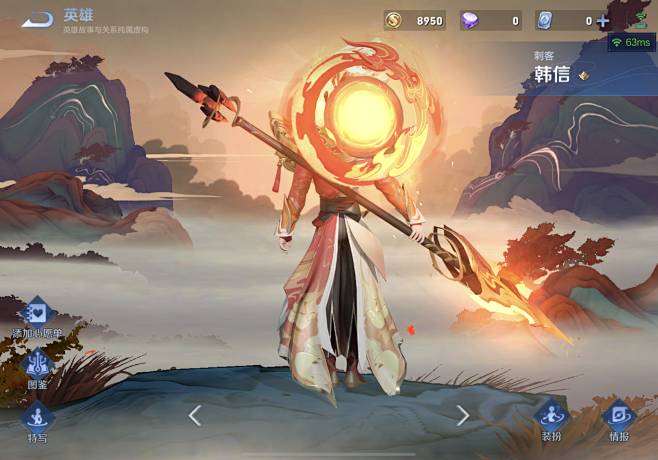
Task: Add Han Xin to wishlist (添加心愿单)
Action: pyautogui.click(x=37, y=315)
